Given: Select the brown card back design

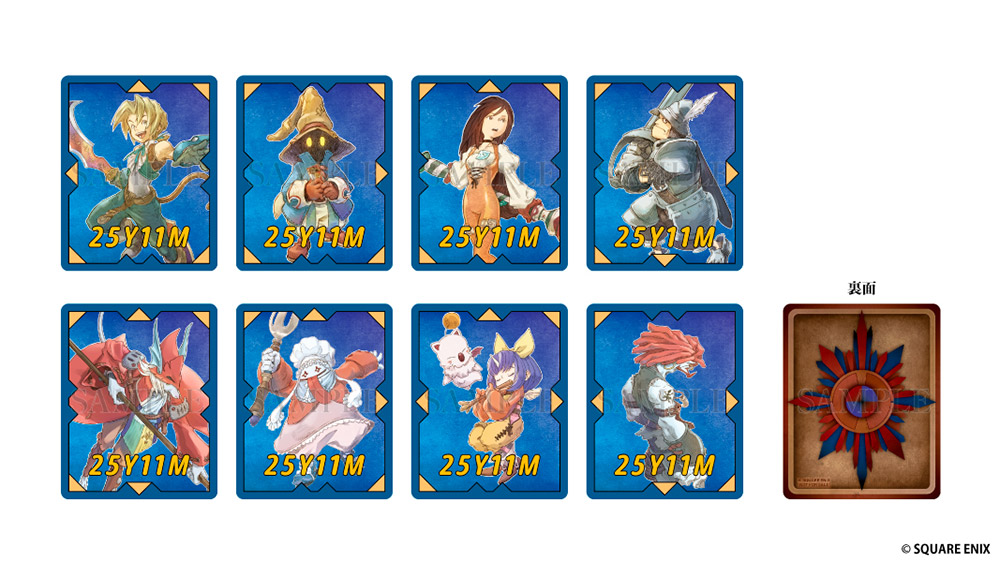Looking at the screenshot, I should click(861, 401).
